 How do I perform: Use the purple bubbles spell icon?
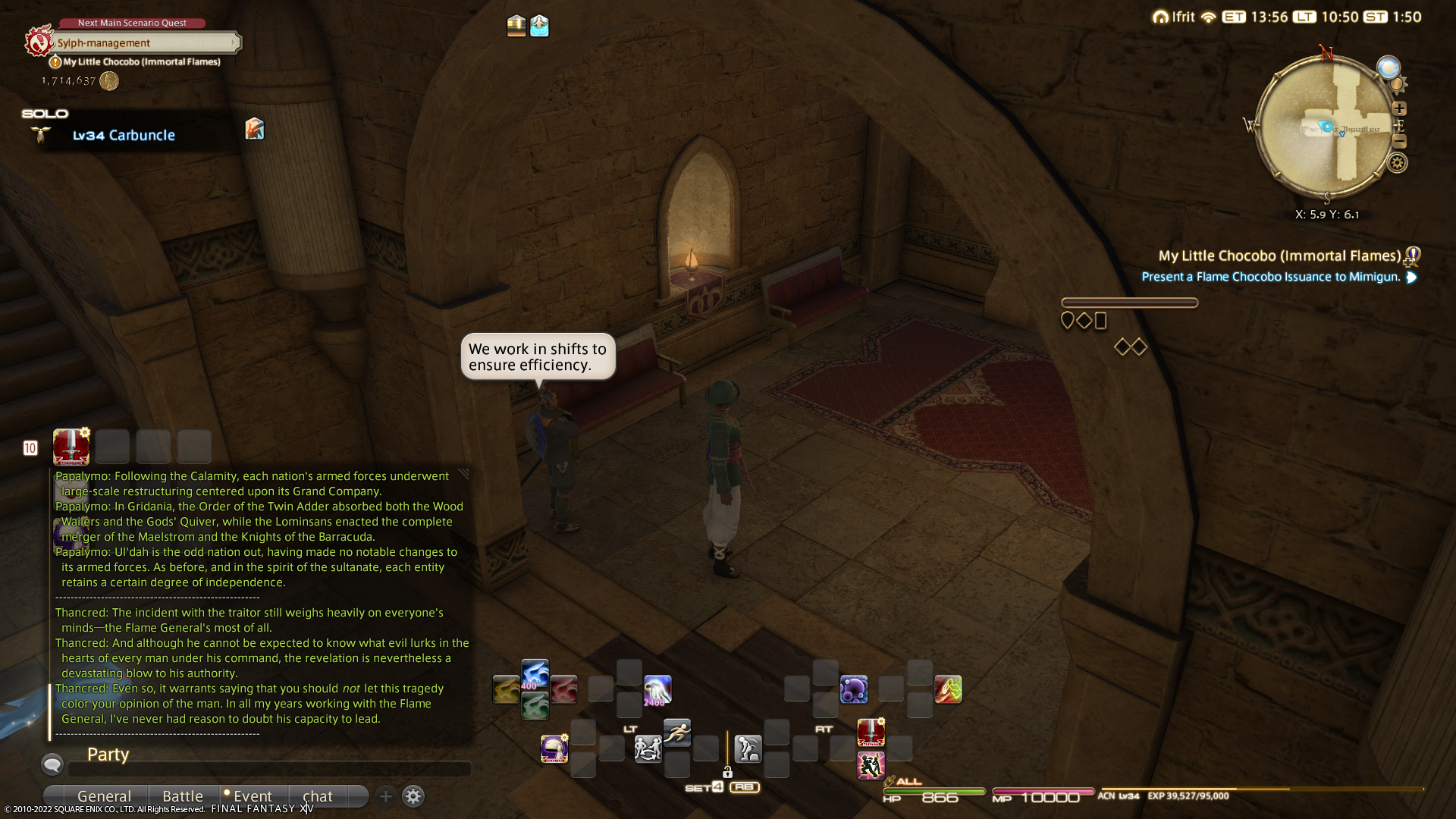click(x=854, y=689)
